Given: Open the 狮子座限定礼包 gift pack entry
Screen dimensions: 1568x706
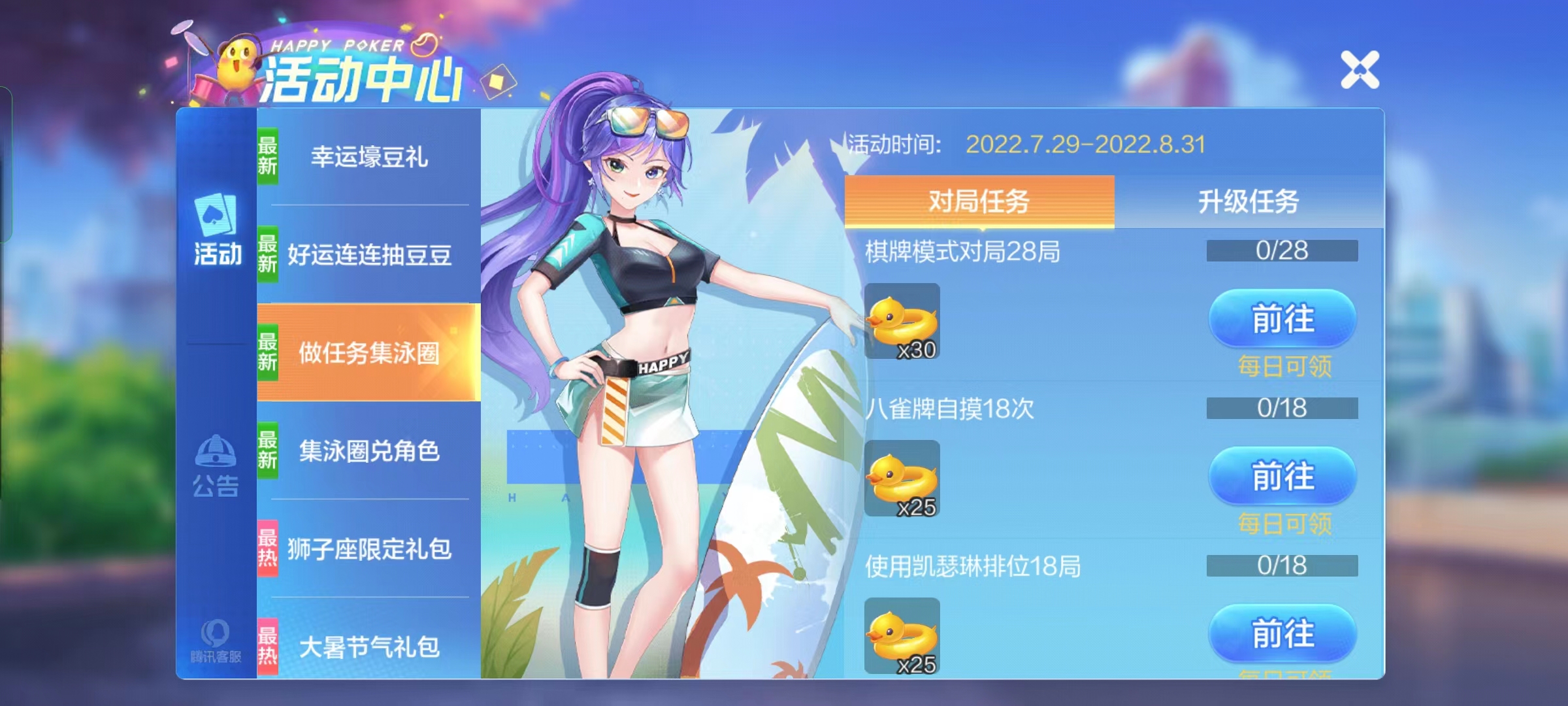Looking at the screenshot, I should [x=369, y=549].
